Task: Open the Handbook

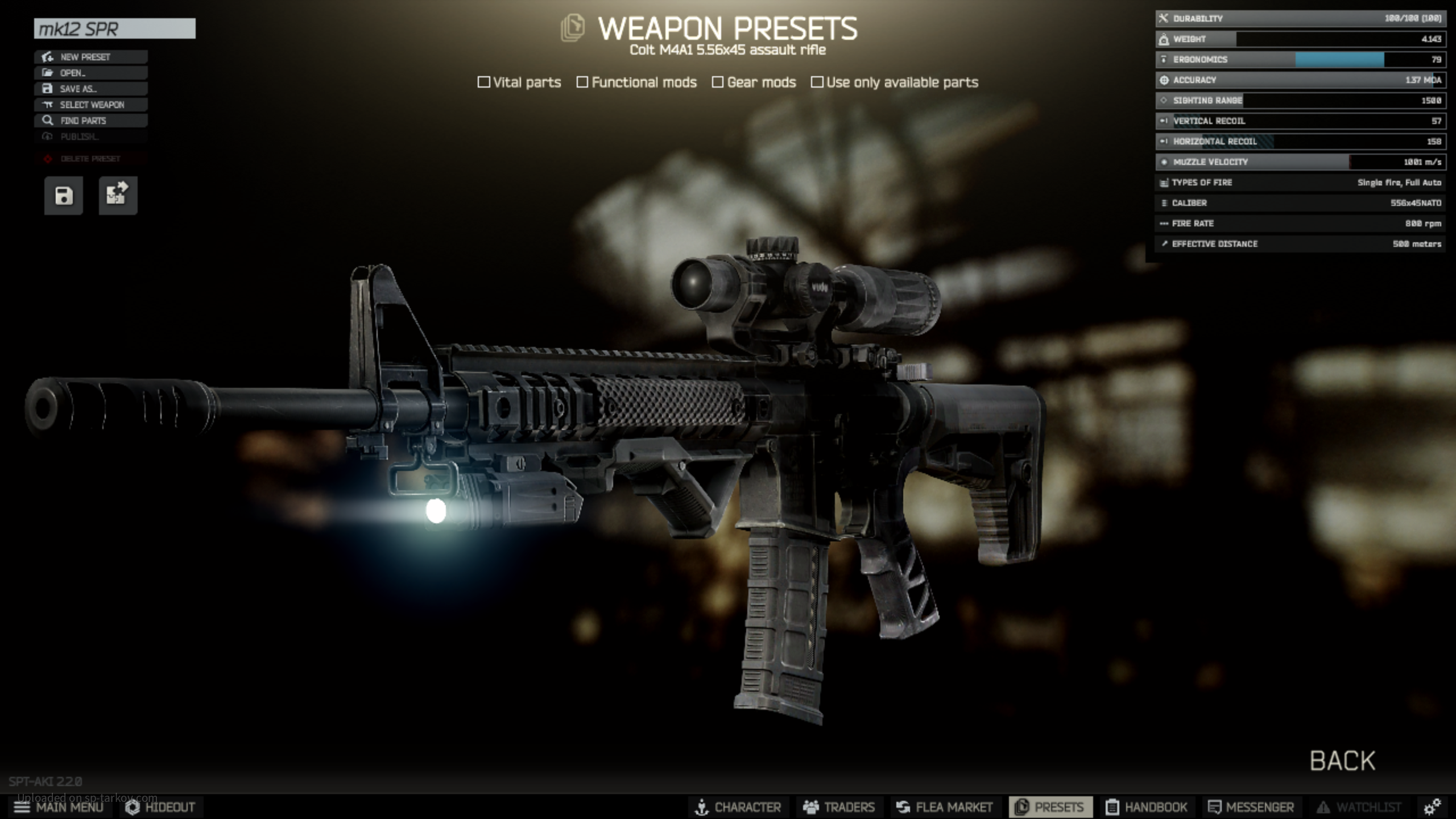Action: (x=1147, y=807)
